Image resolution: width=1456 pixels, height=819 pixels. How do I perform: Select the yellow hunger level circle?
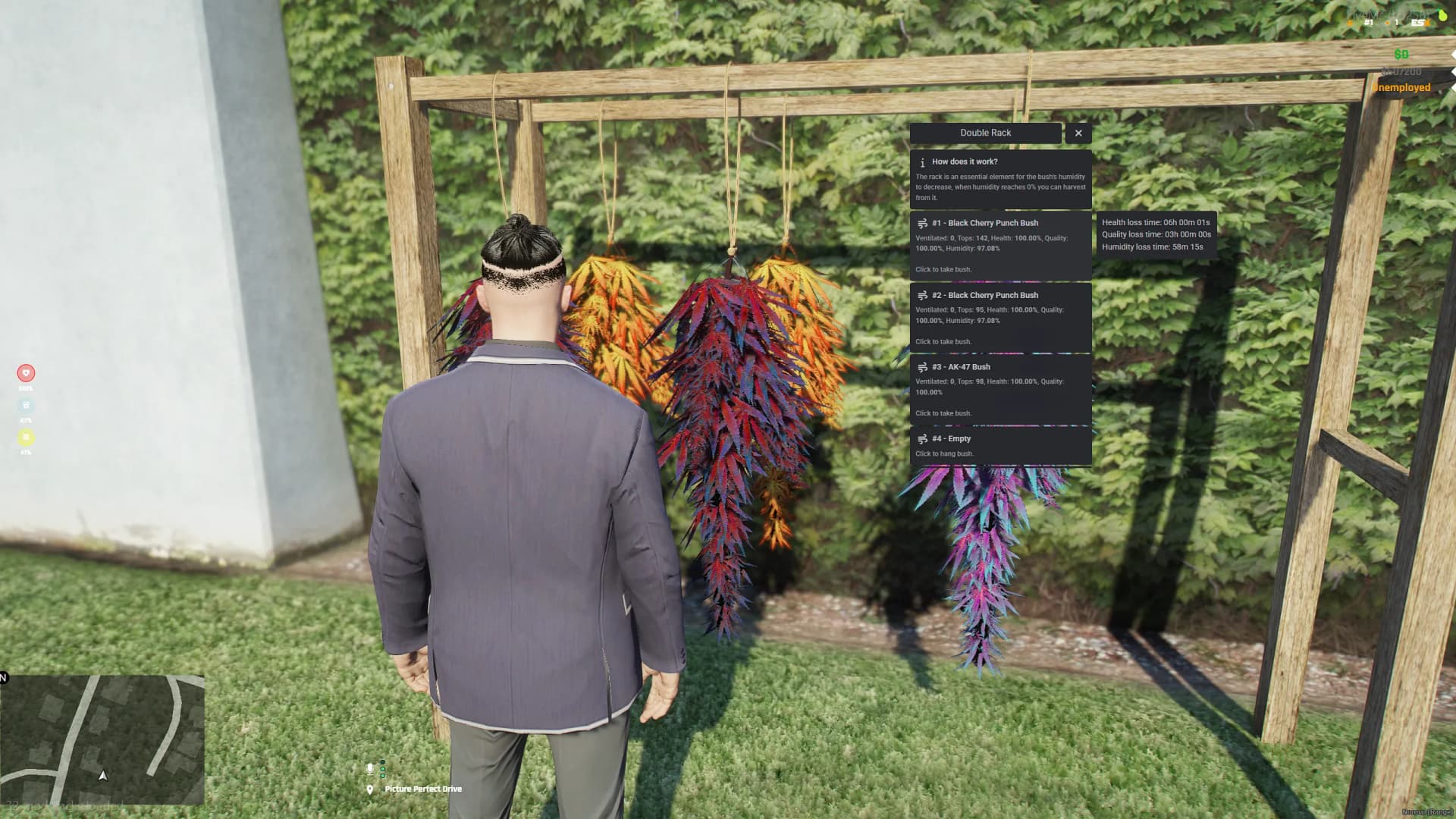(x=27, y=437)
